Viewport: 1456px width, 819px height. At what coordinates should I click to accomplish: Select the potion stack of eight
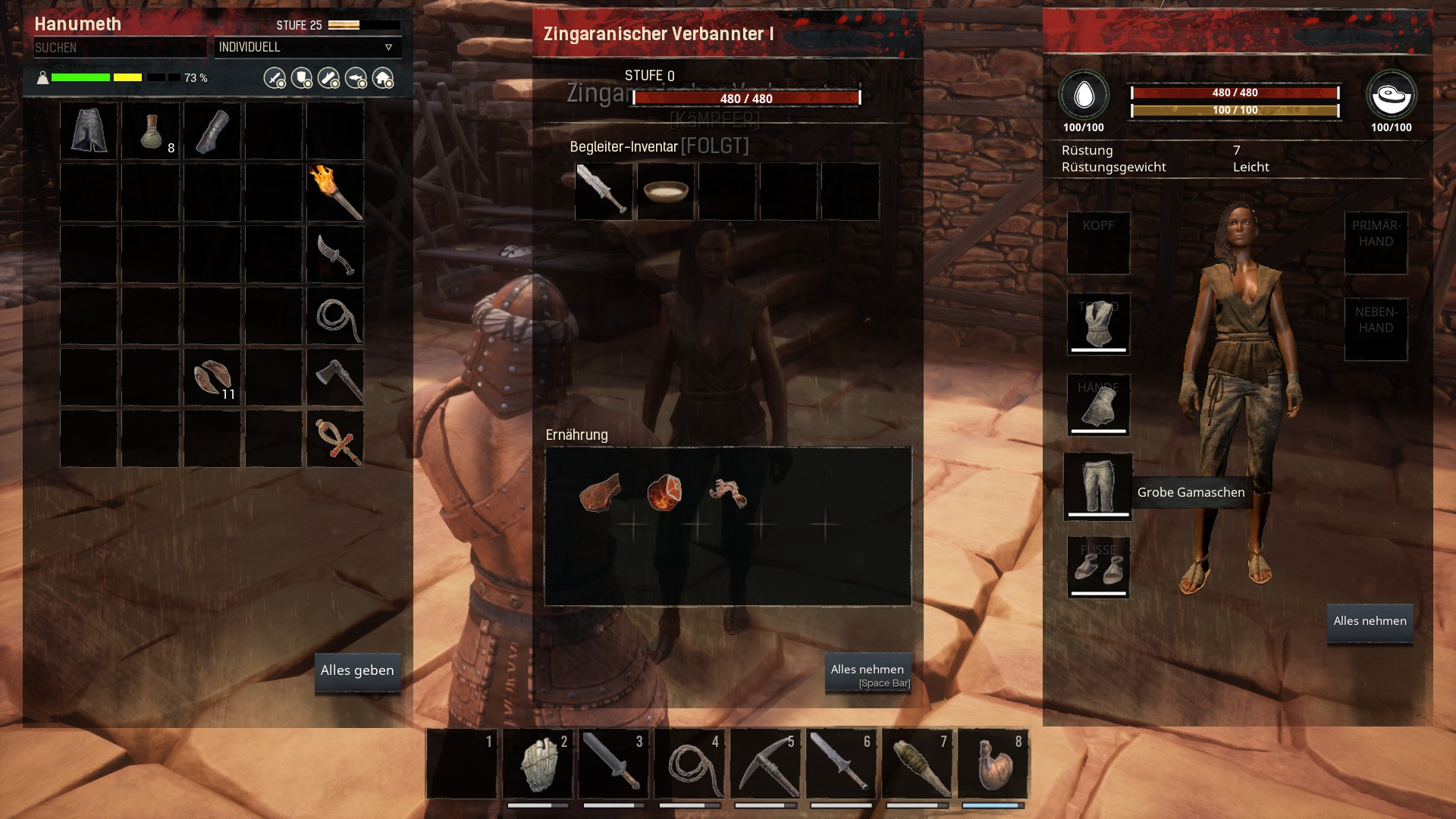click(151, 131)
